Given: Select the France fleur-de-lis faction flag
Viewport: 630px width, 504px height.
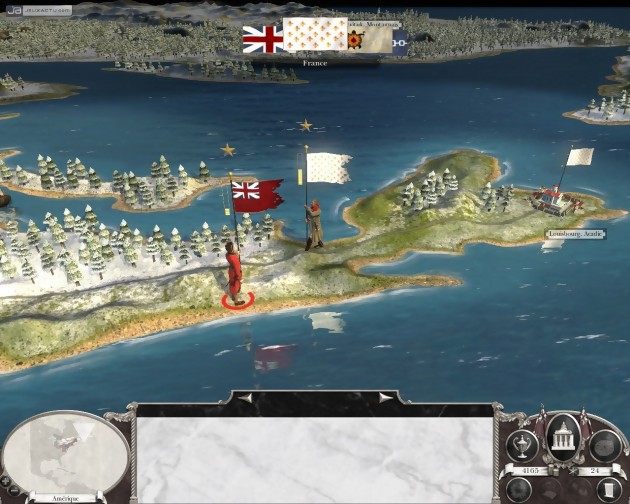Looking at the screenshot, I should tap(315, 36).
